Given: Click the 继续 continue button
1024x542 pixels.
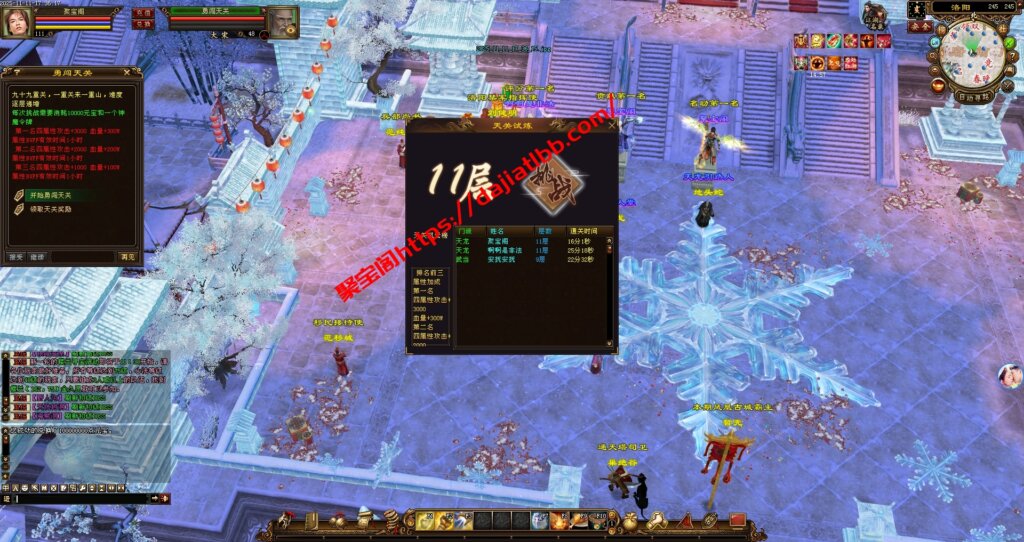Looking at the screenshot, I should (x=37, y=257).
